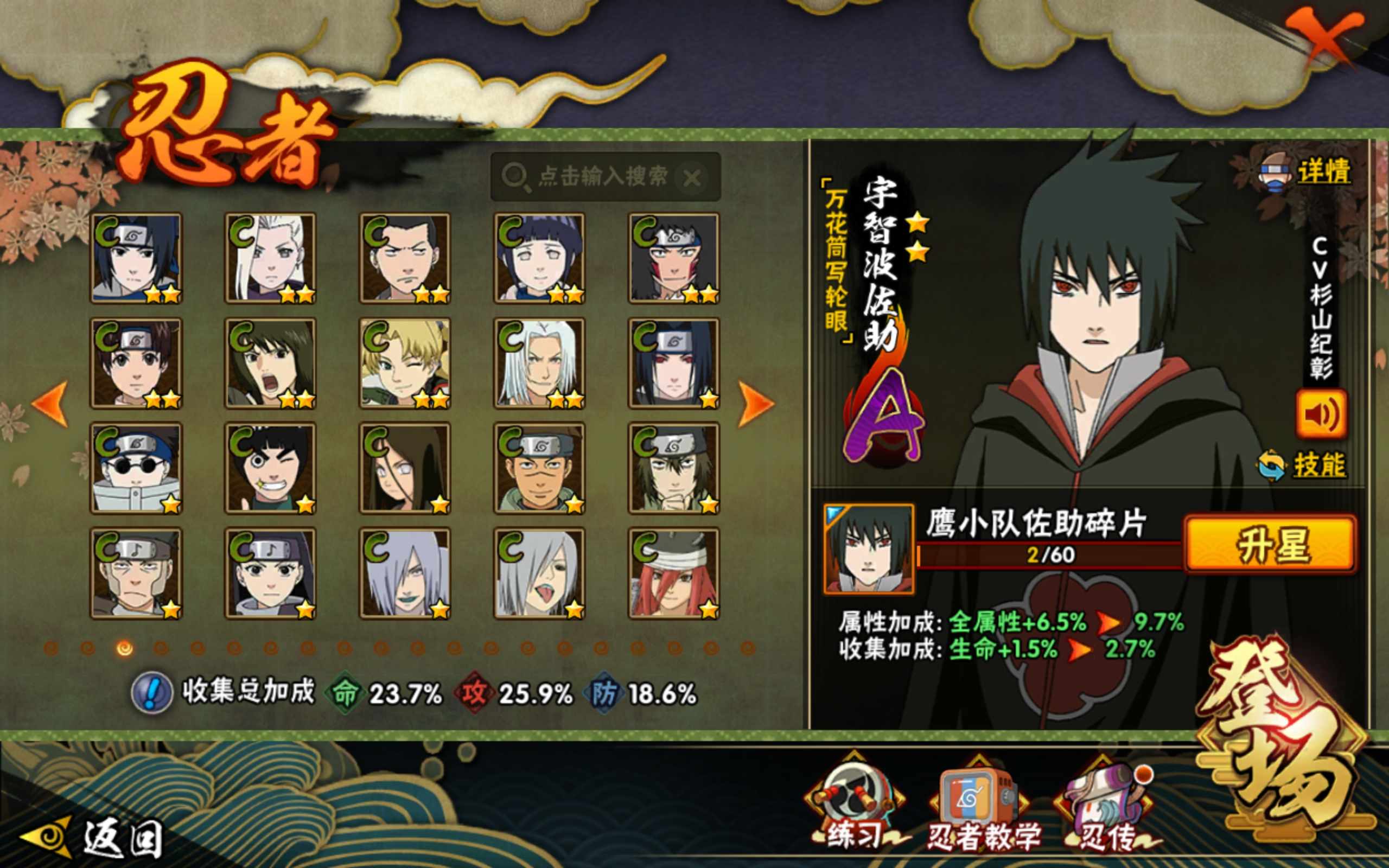Image resolution: width=1389 pixels, height=868 pixels.
Task: Go back with the 返回 button
Action: 95,837
